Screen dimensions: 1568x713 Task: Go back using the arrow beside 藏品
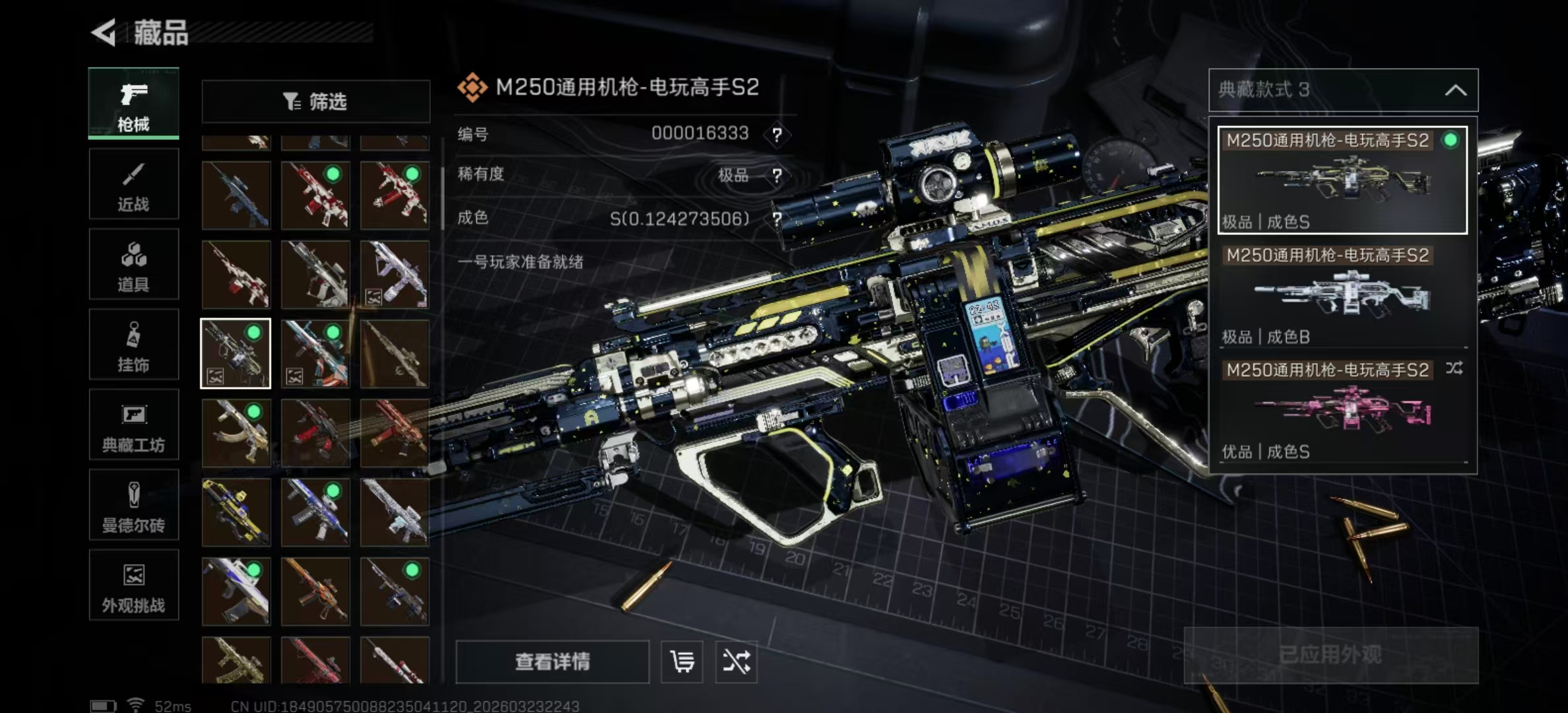[104, 32]
